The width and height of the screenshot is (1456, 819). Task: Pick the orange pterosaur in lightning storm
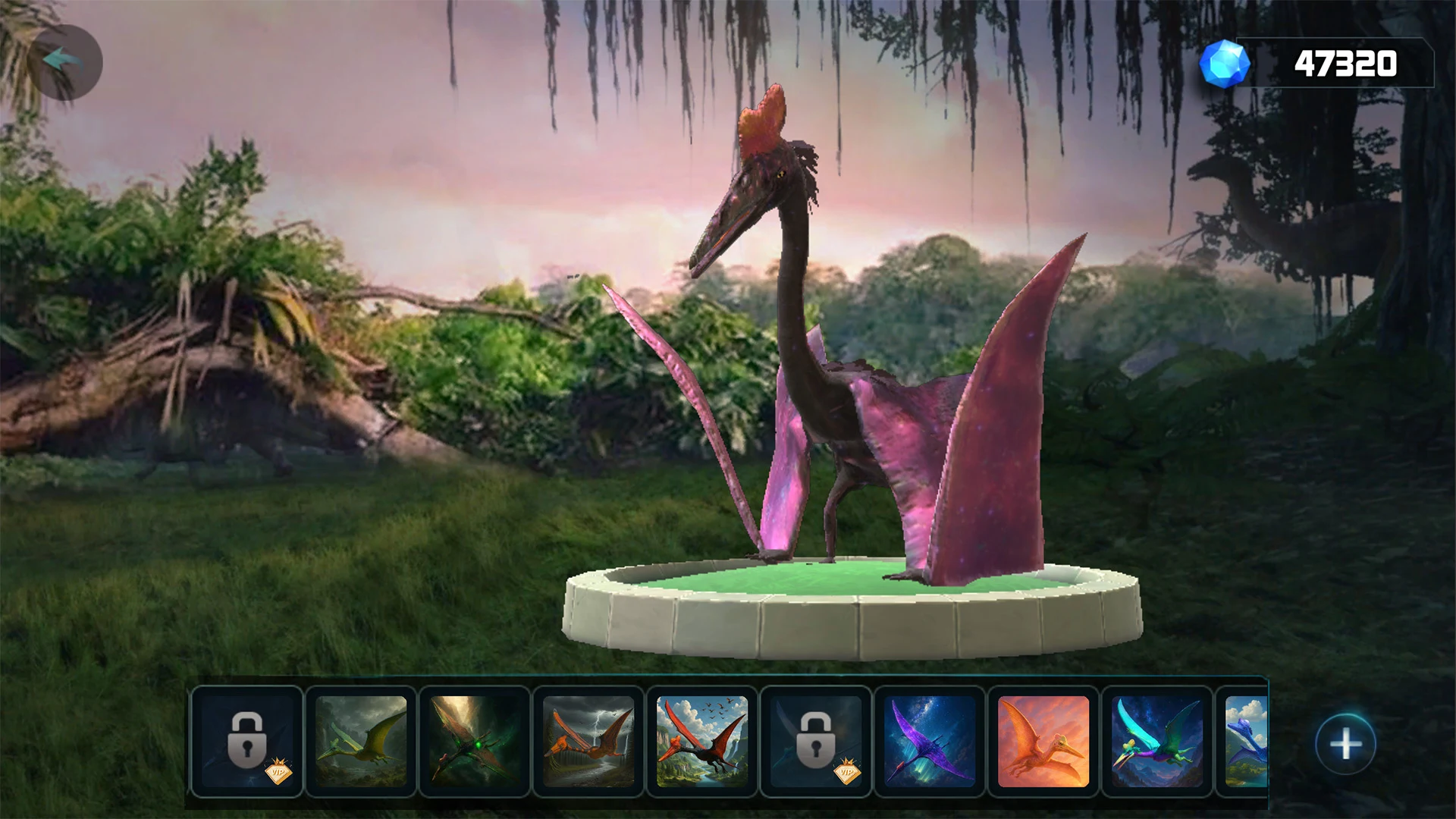click(x=588, y=742)
